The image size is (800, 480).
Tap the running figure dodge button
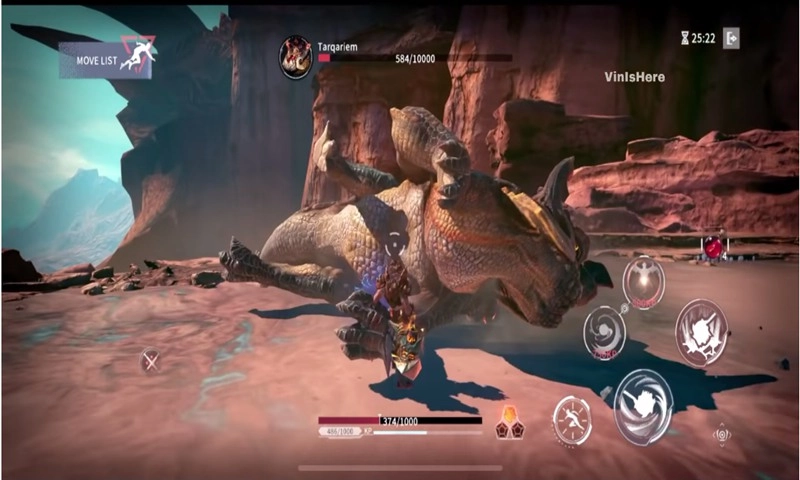click(572, 418)
